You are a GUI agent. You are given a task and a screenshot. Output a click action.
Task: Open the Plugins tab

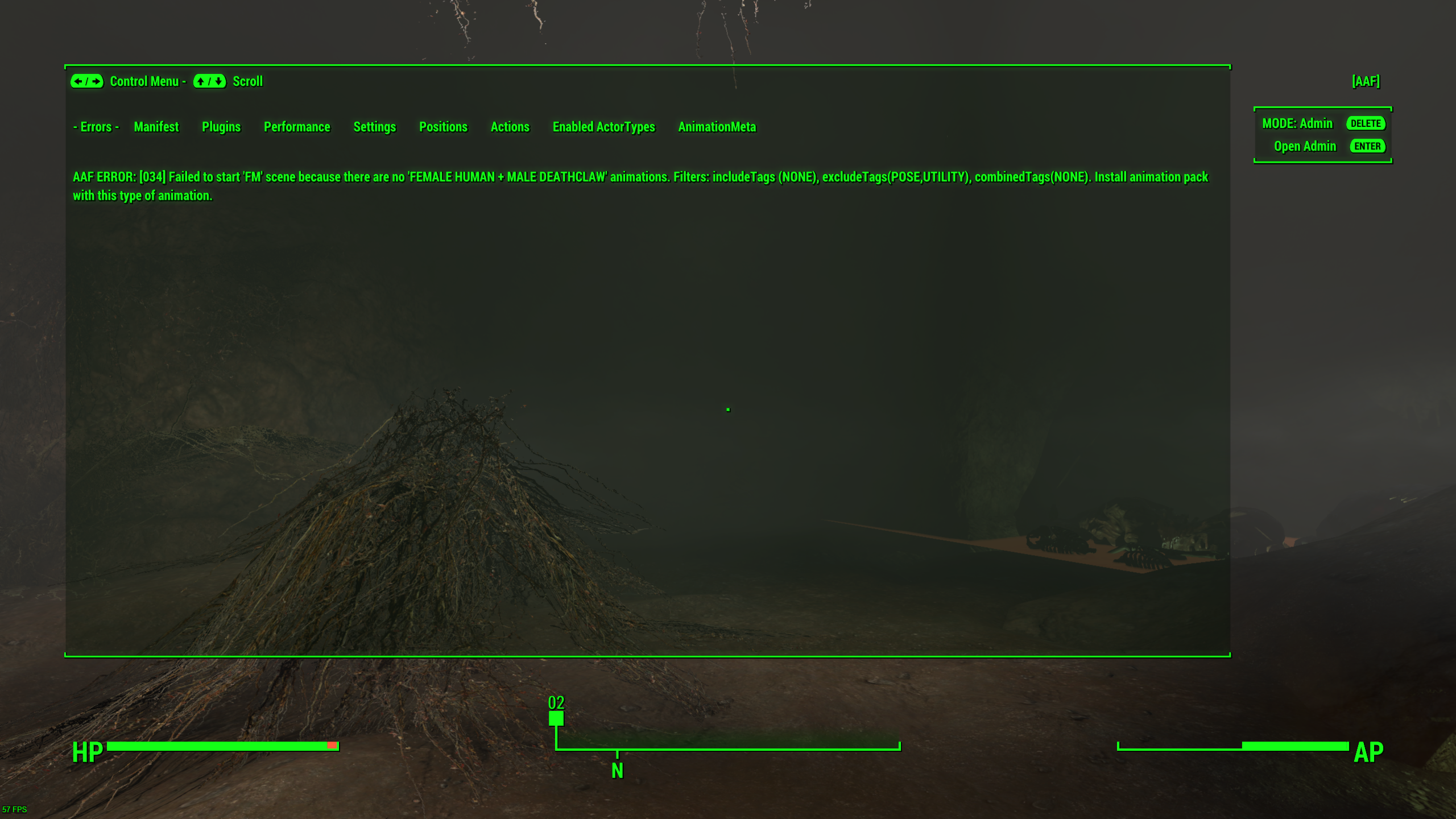point(221,127)
